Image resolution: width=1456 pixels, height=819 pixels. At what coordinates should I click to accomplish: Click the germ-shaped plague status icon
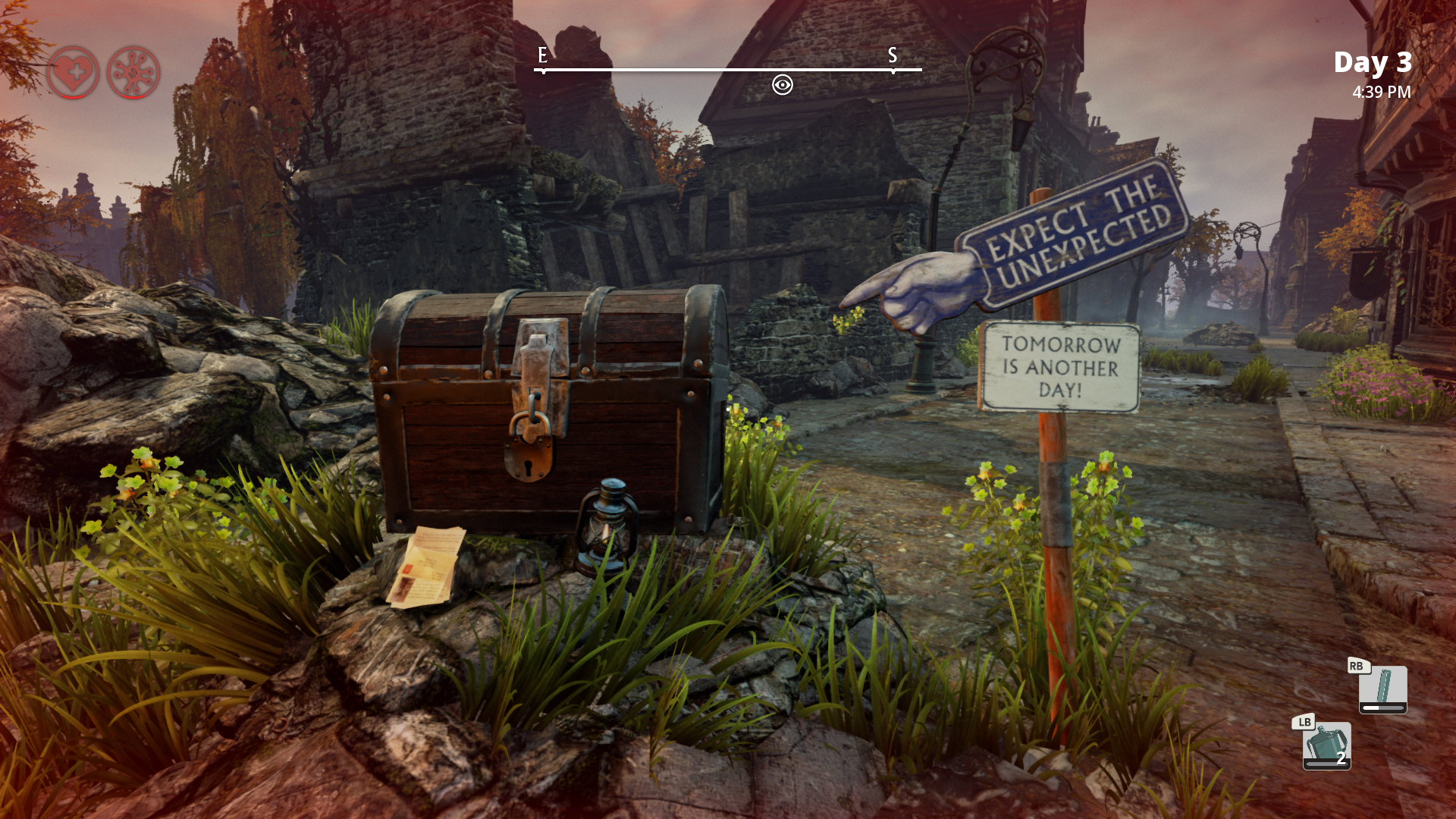133,73
